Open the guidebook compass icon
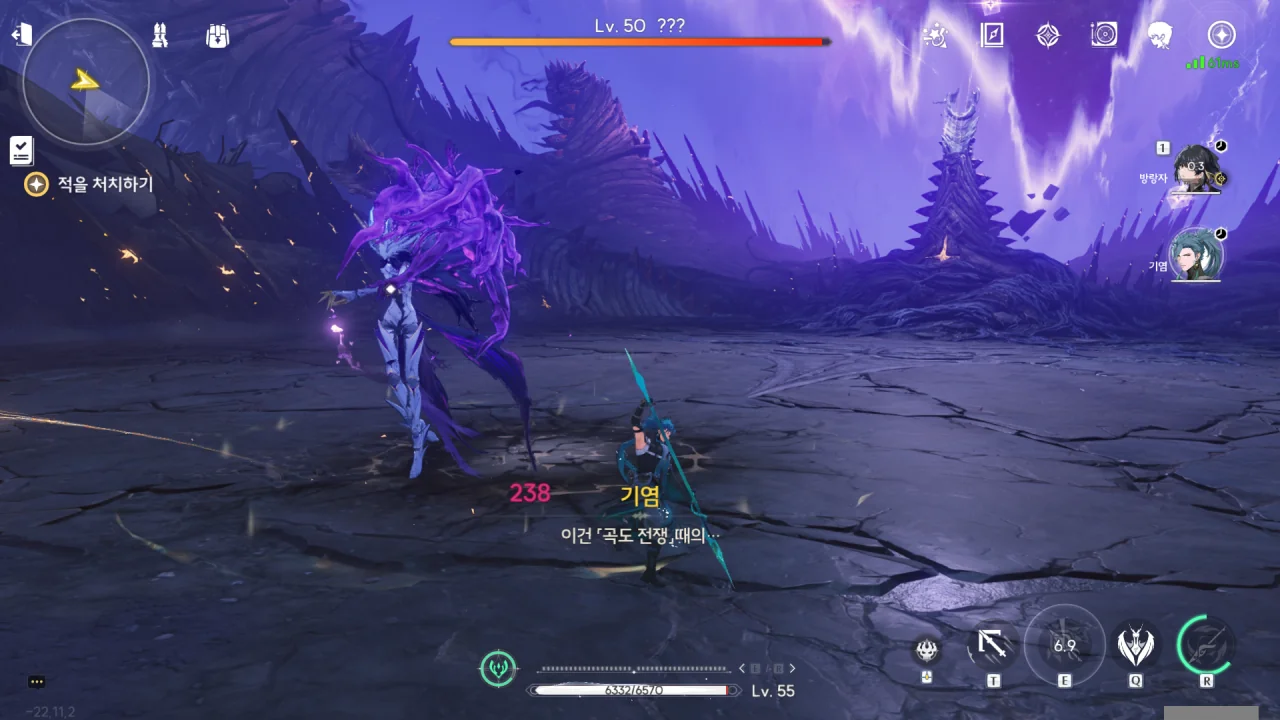The image size is (1280, 720). tap(991, 36)
